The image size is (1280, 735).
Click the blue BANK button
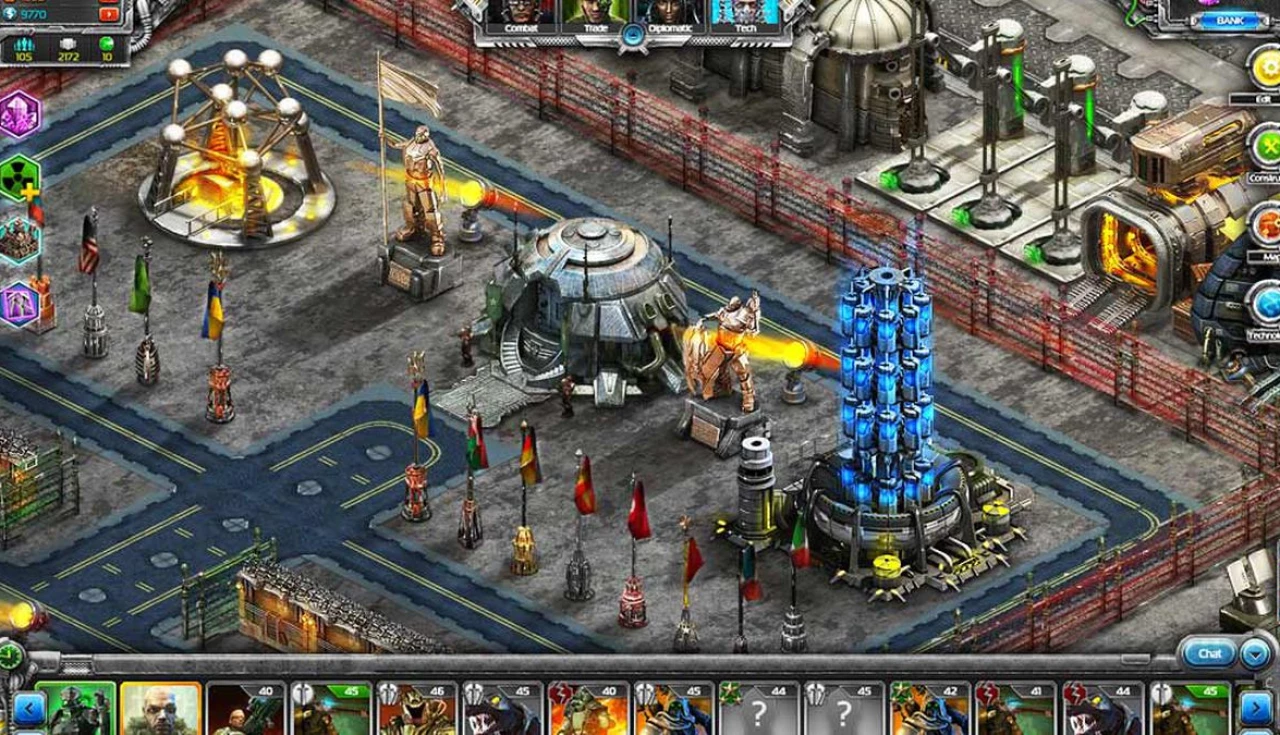(1229, 21)
